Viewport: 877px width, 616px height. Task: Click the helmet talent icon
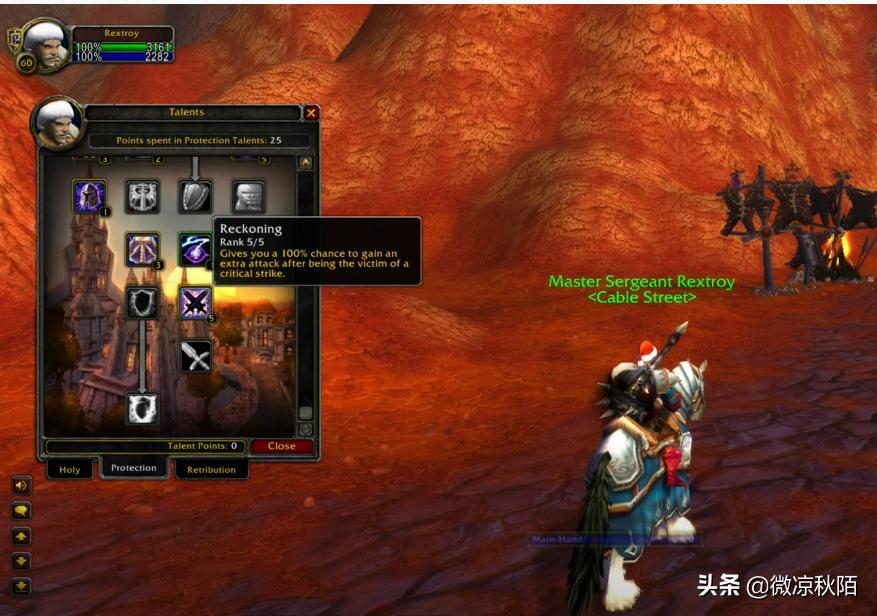pos(89,195)
